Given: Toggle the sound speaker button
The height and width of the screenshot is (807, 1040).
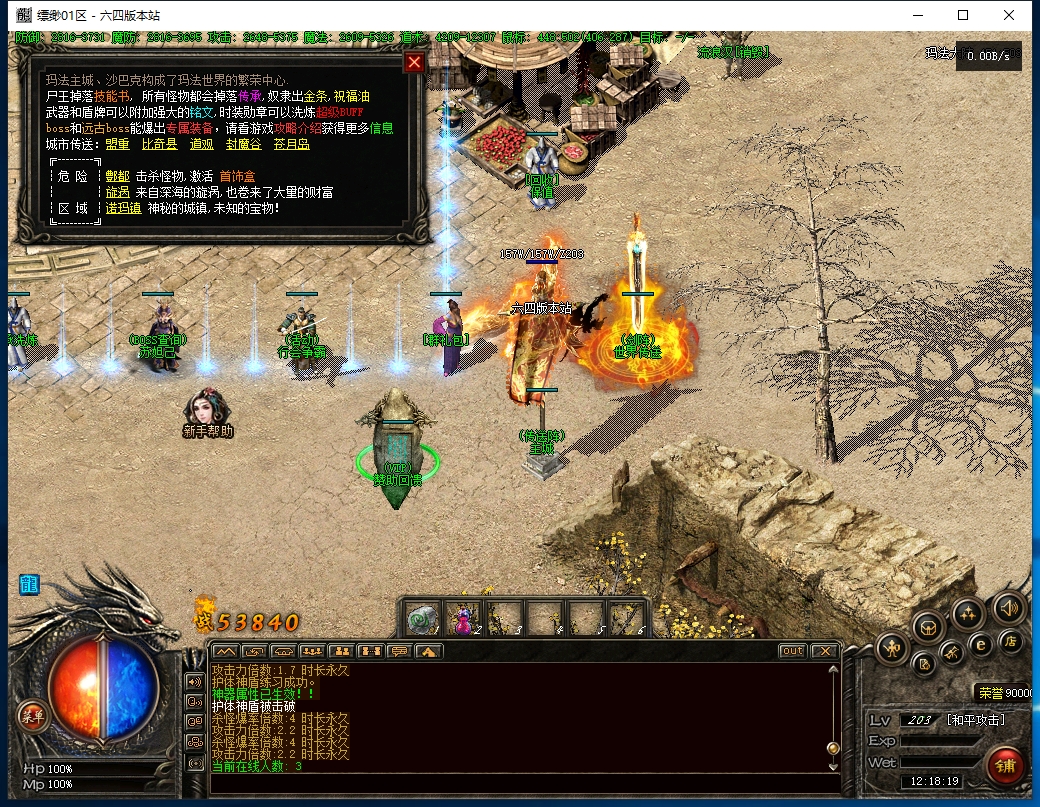Looking at the screenshot, I should click(x=1008, y=607).
